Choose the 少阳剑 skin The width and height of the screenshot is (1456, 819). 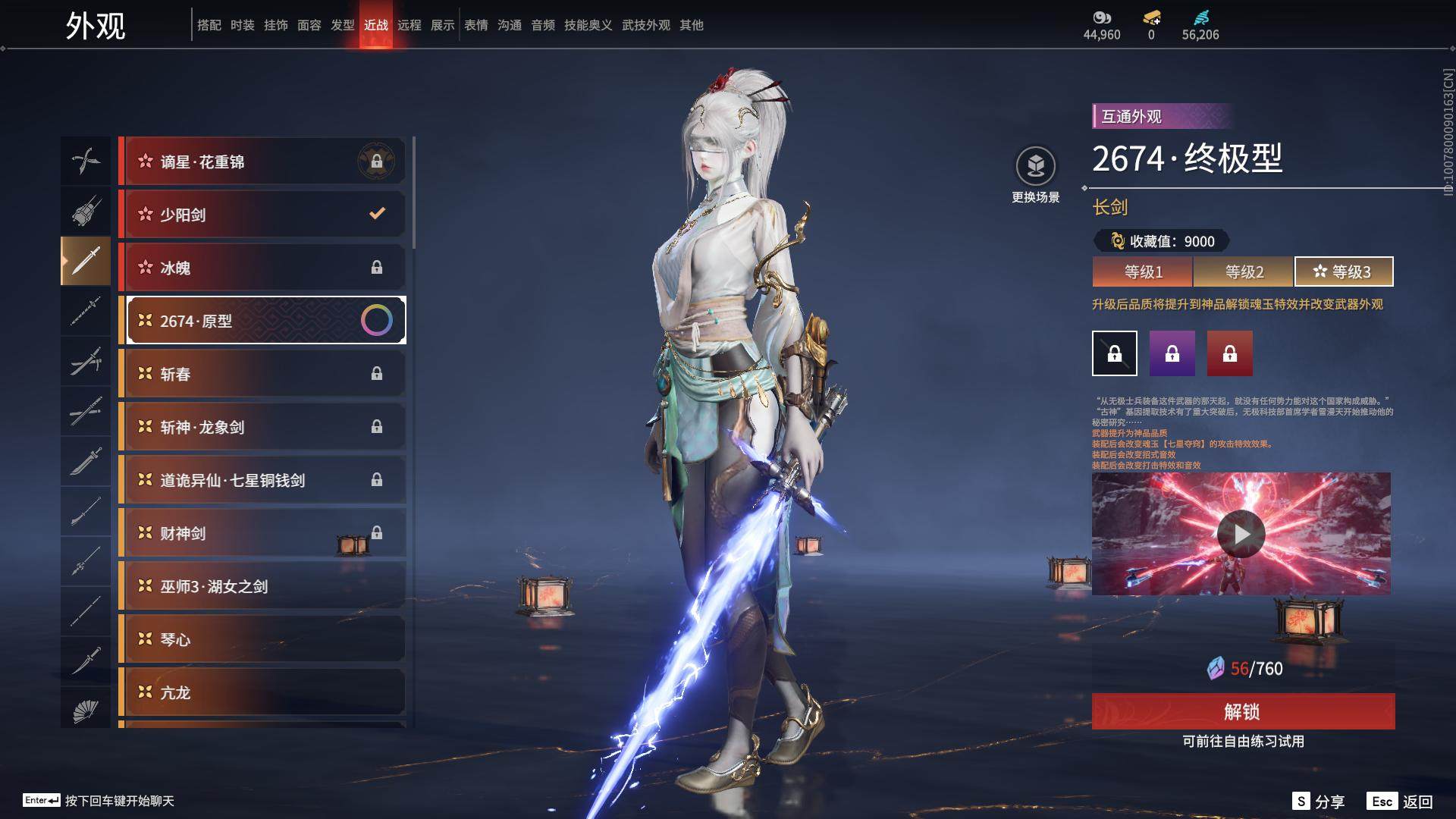click(262, 215)
